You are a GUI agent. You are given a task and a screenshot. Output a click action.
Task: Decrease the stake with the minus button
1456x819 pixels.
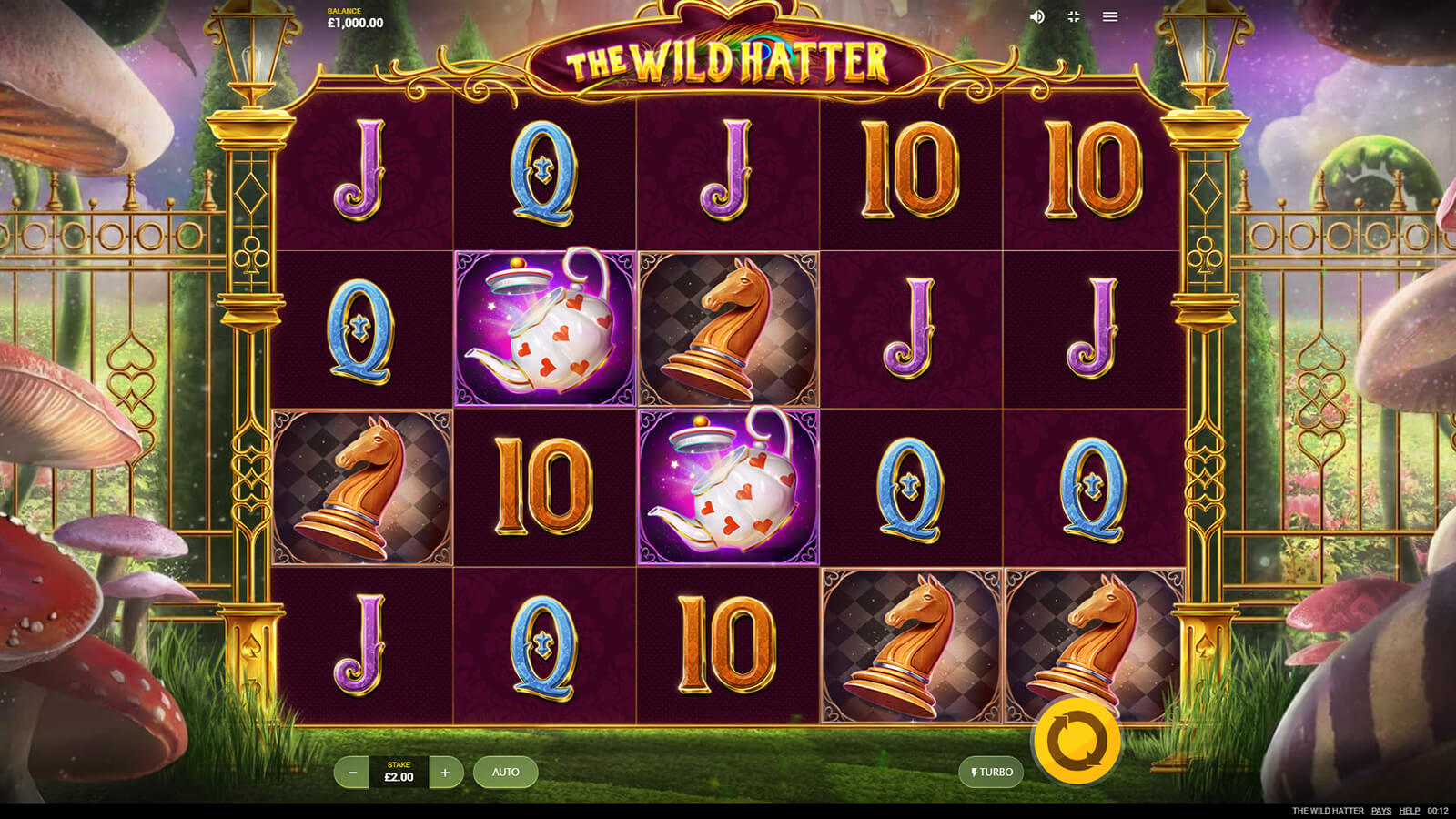[352, 773]
